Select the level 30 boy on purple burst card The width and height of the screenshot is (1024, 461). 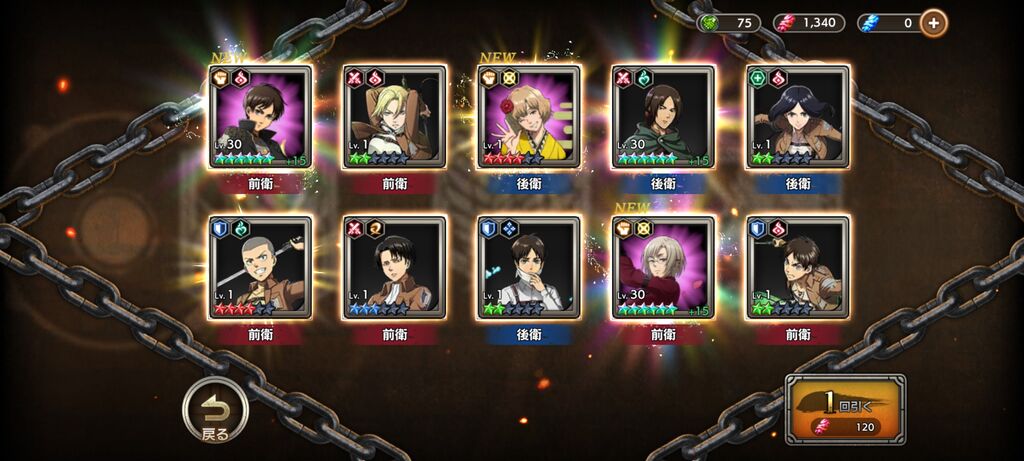[x=260, y=117]
